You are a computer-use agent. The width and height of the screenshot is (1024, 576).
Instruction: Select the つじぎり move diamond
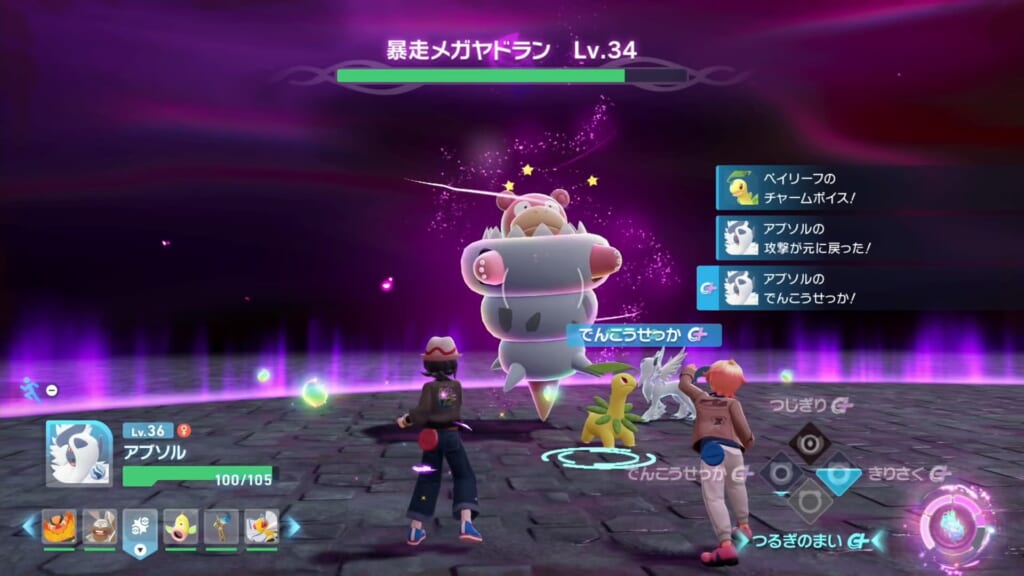pyautogui.click(x=809, y=442)
